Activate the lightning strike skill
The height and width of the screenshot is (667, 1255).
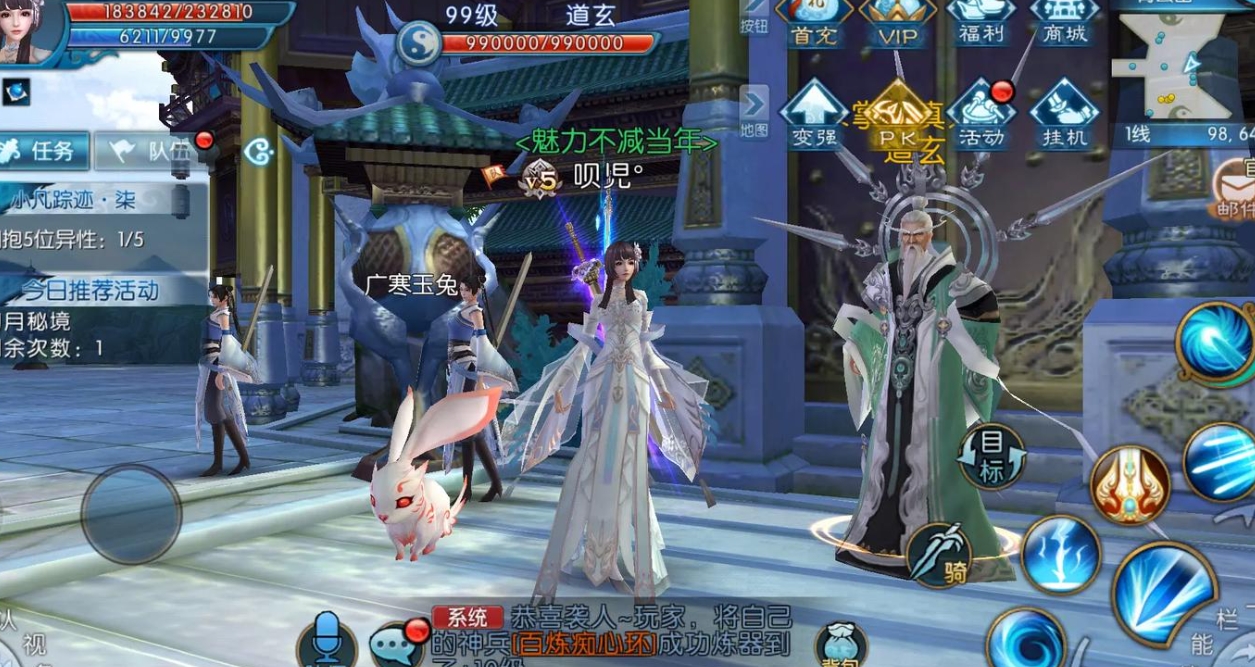1061,553
